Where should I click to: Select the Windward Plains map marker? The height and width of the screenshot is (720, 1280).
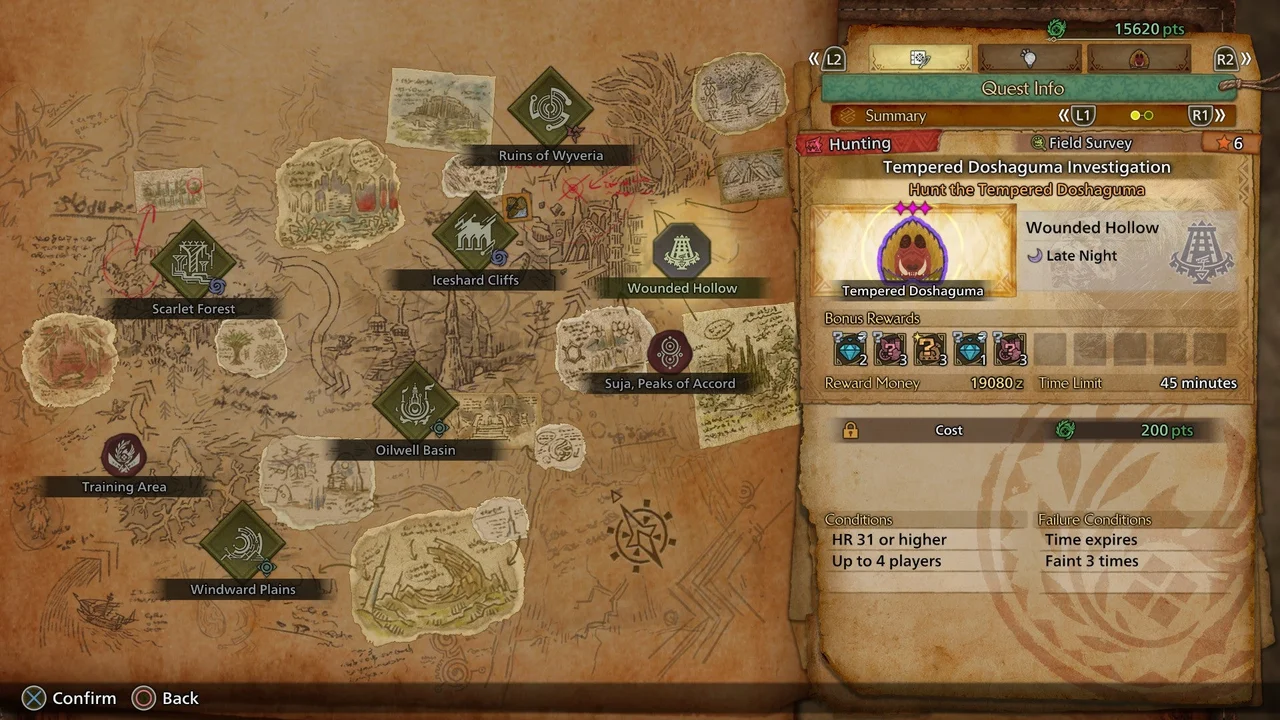click(x=243, y=545)
